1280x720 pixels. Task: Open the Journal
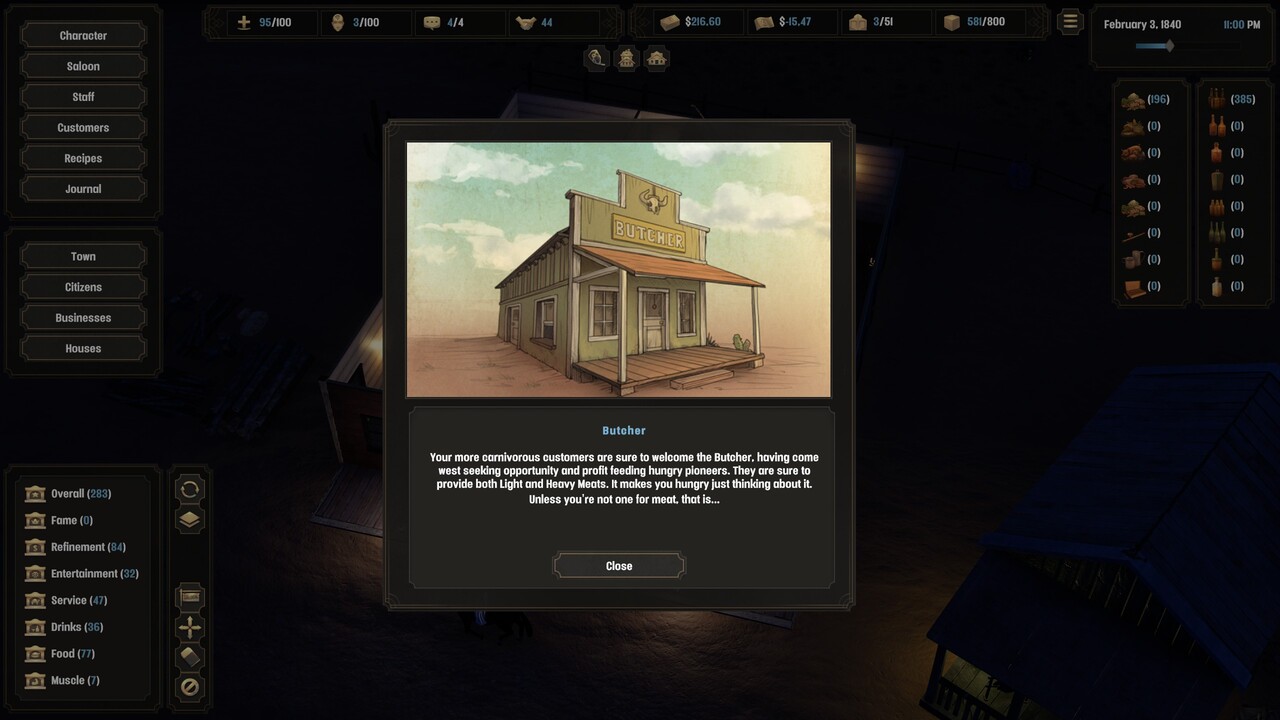coord(83,189)
